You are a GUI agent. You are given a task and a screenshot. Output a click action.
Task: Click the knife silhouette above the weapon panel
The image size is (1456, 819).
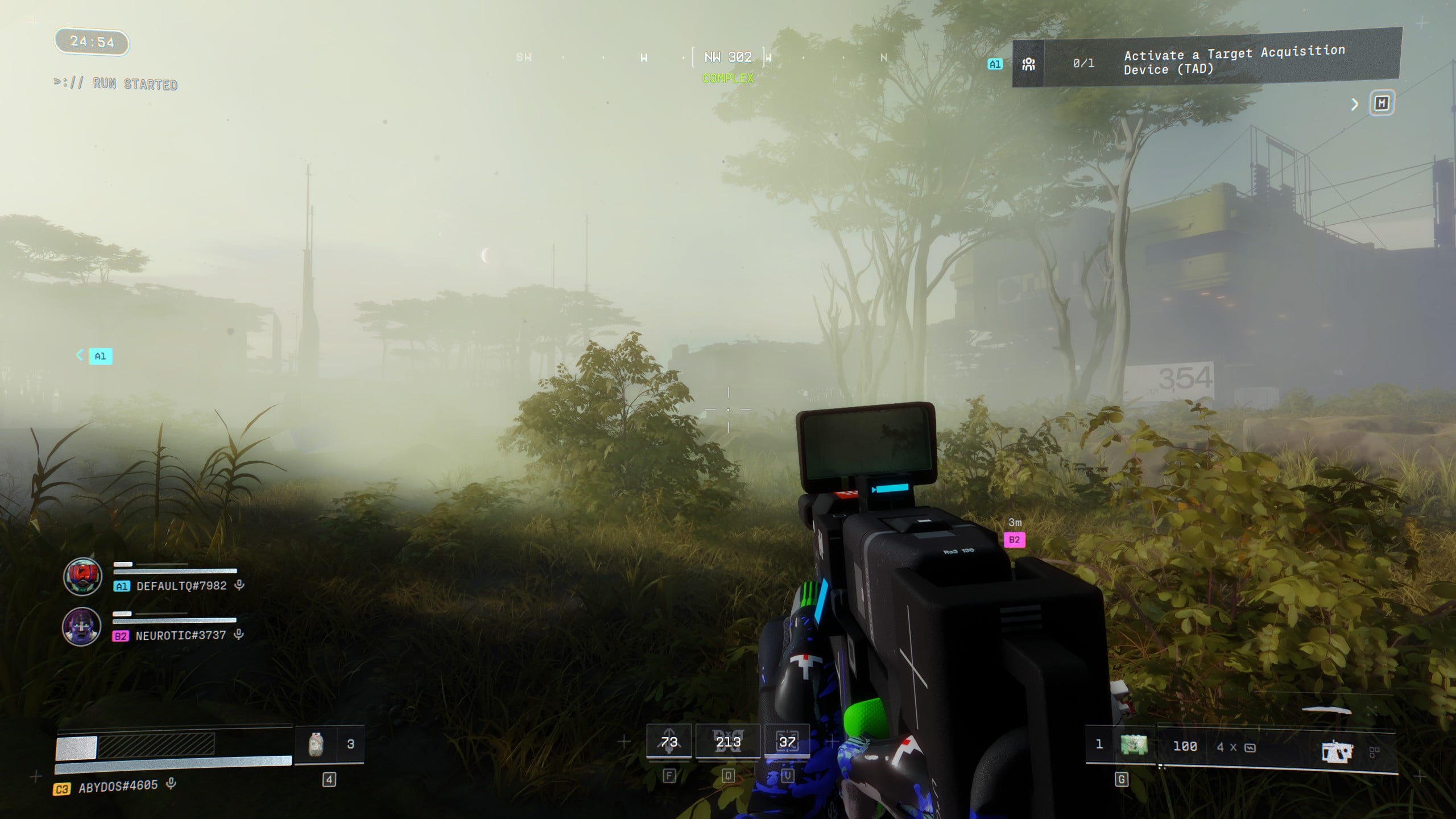(x=1326, y=710)
